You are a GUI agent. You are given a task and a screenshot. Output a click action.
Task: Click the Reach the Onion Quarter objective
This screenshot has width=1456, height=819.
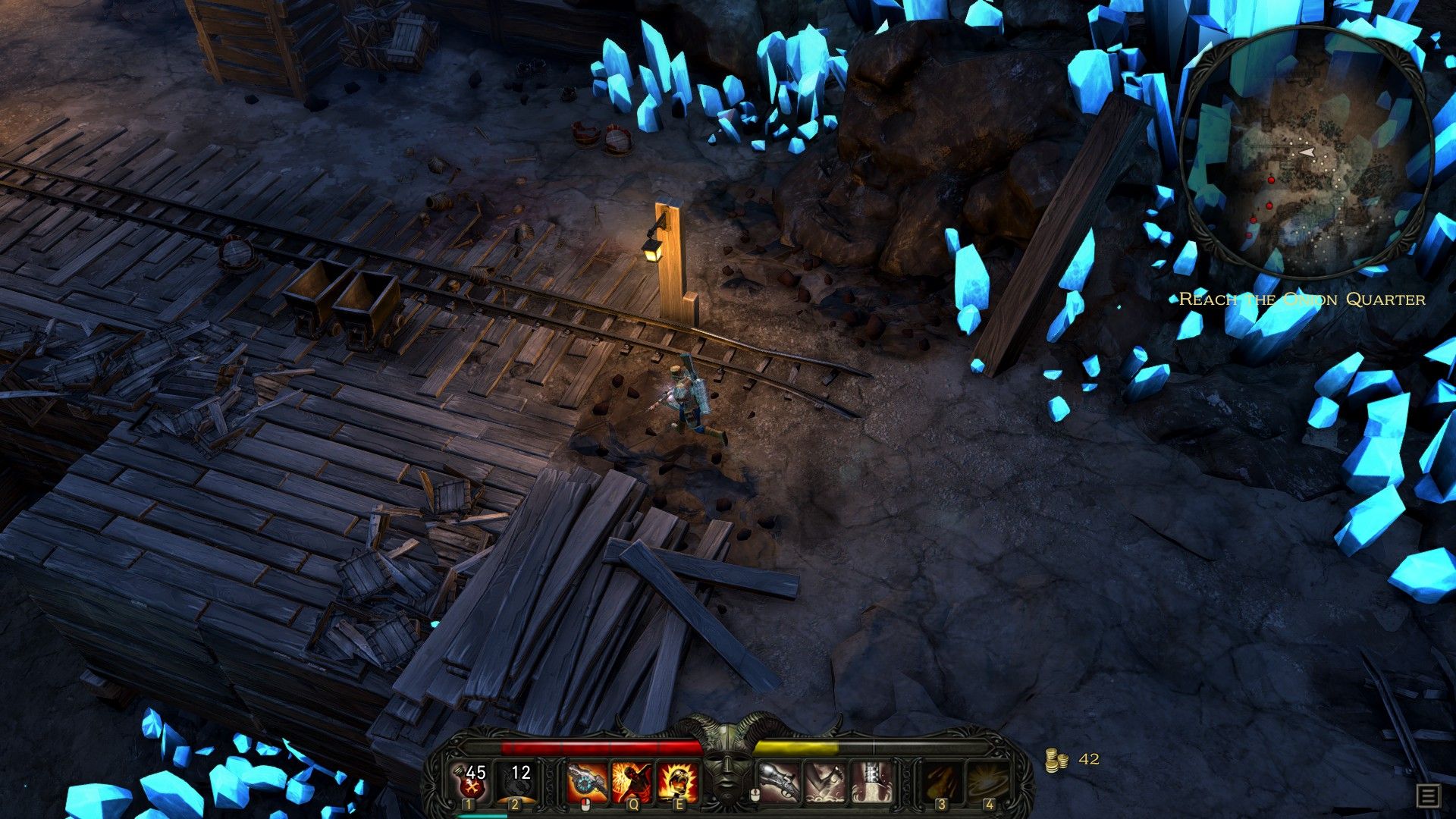click(x=1302, y=300)
